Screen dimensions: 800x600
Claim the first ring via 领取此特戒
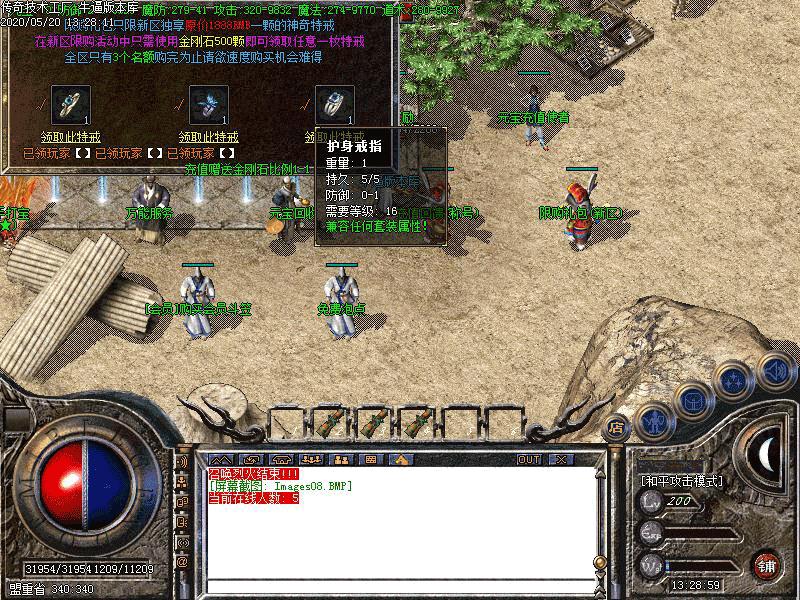coord(70,137)
